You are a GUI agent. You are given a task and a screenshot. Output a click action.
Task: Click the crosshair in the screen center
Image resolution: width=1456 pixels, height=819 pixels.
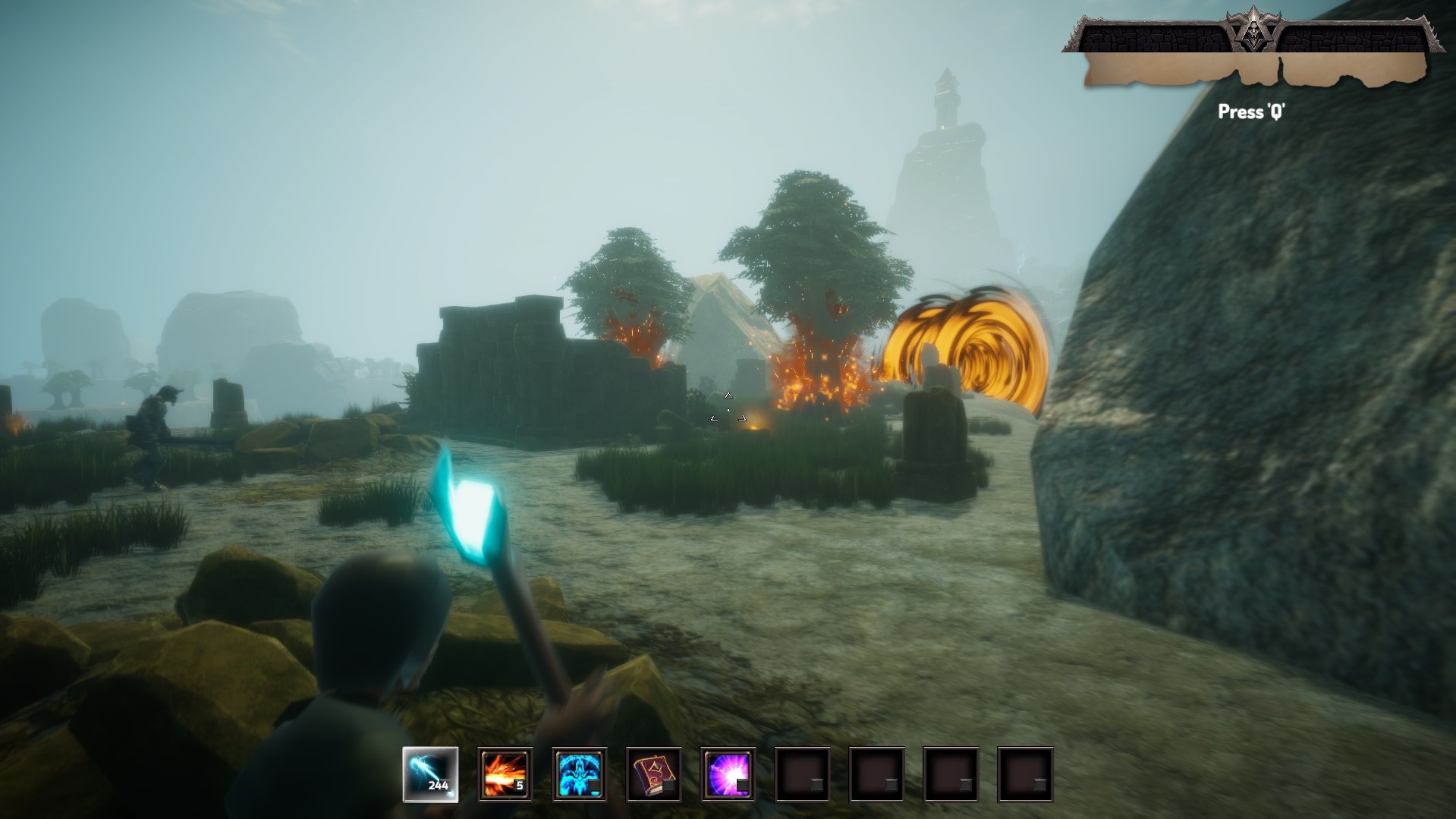[x=728, y=408]
